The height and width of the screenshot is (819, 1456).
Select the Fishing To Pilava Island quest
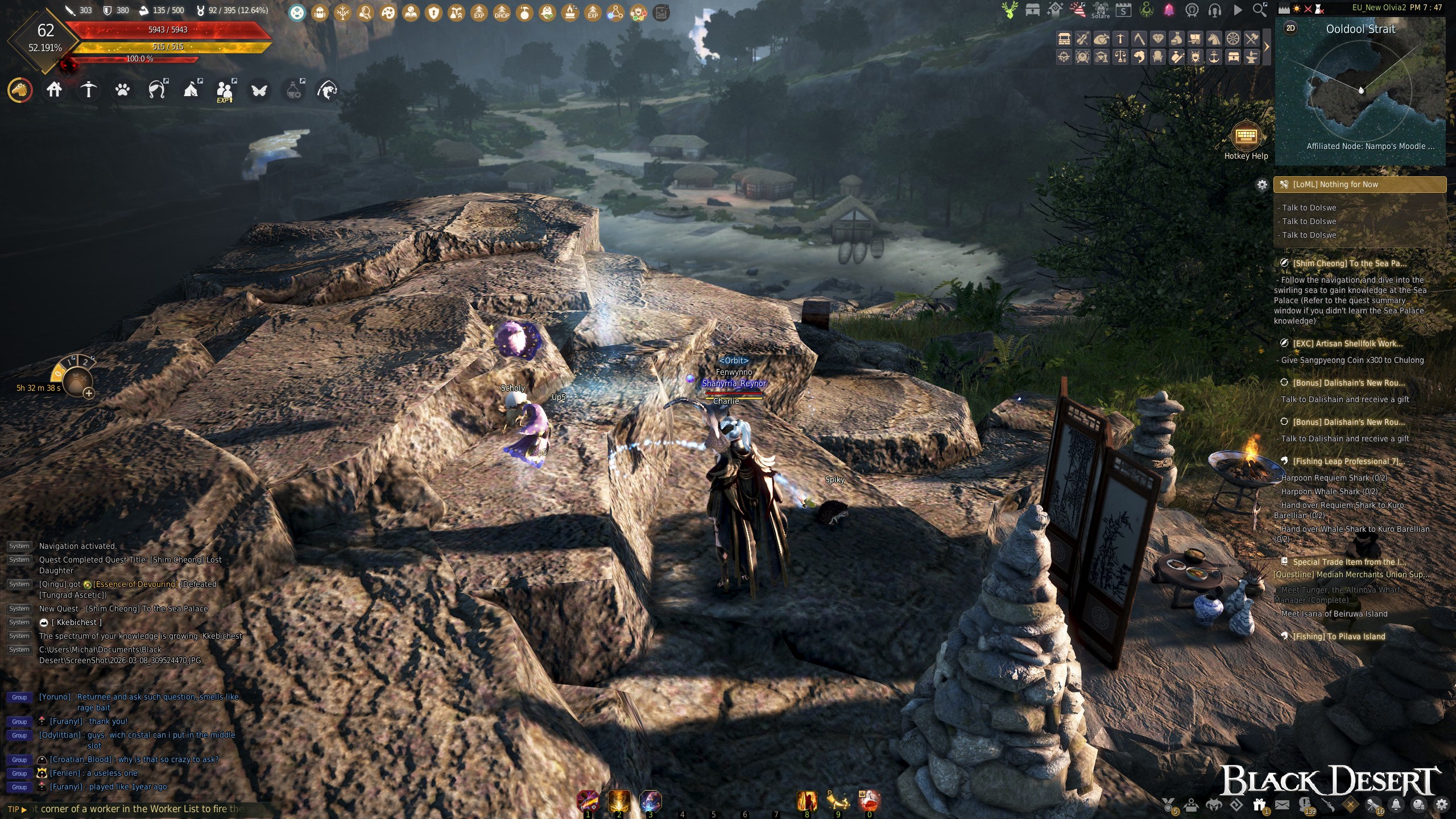pos(1339,636)
